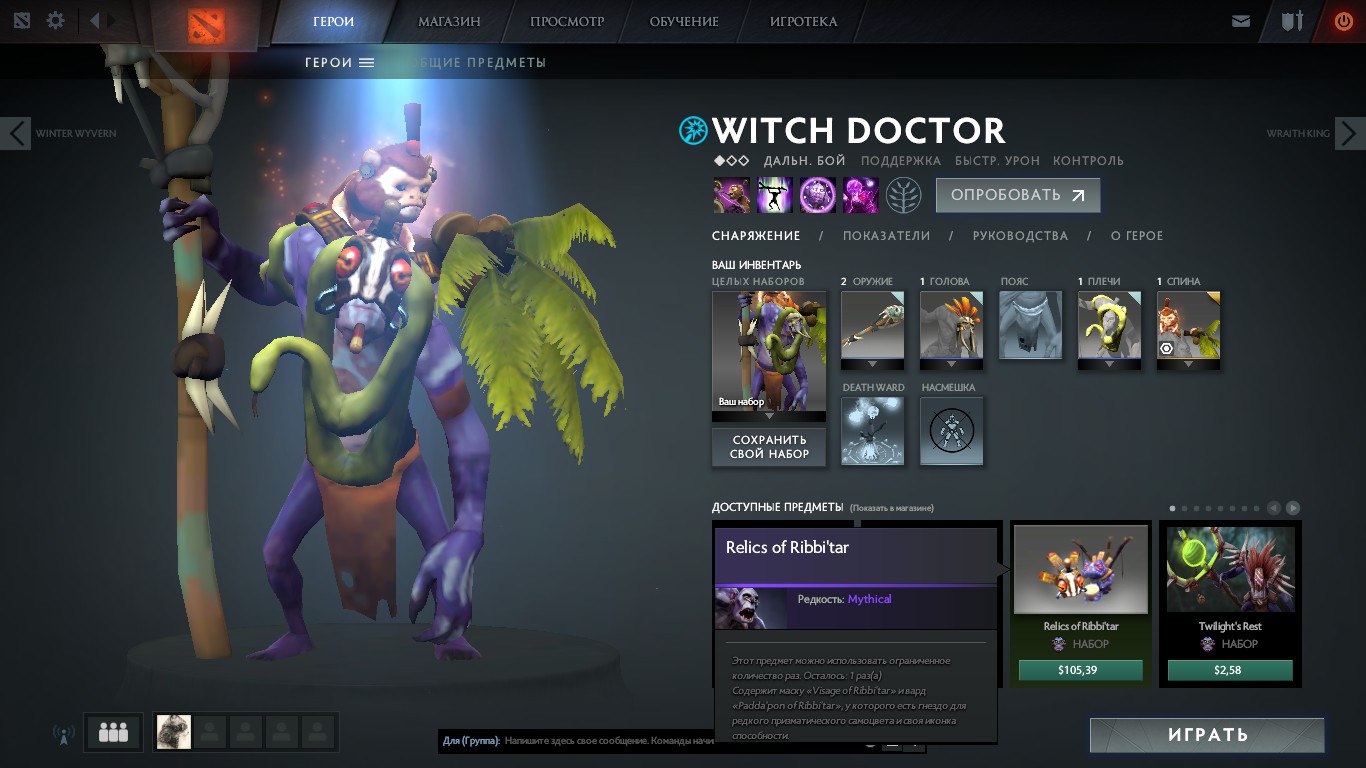Go to the Игротека tab
The height and width of the screenshot is (768, 1366).
pos(803,21)
